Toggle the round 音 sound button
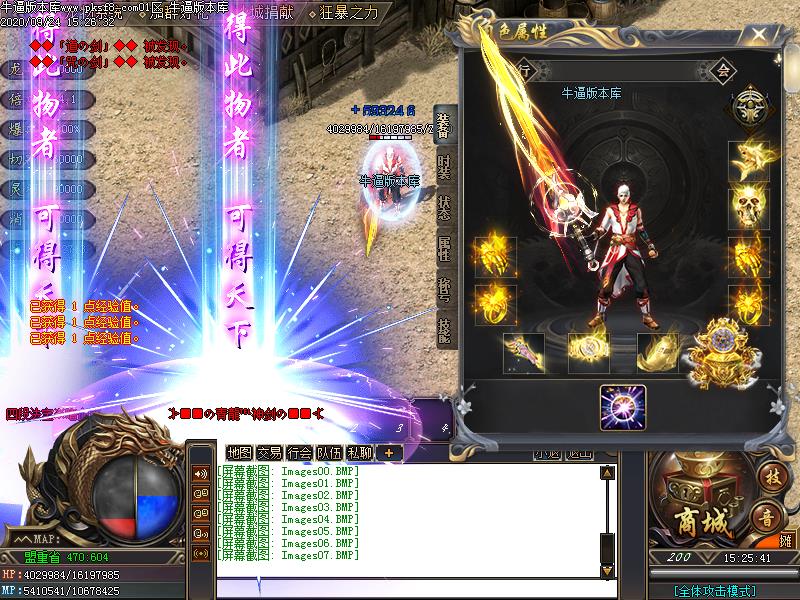The width and height of the screenshot is (800, 600). click(x=767, y=517)
